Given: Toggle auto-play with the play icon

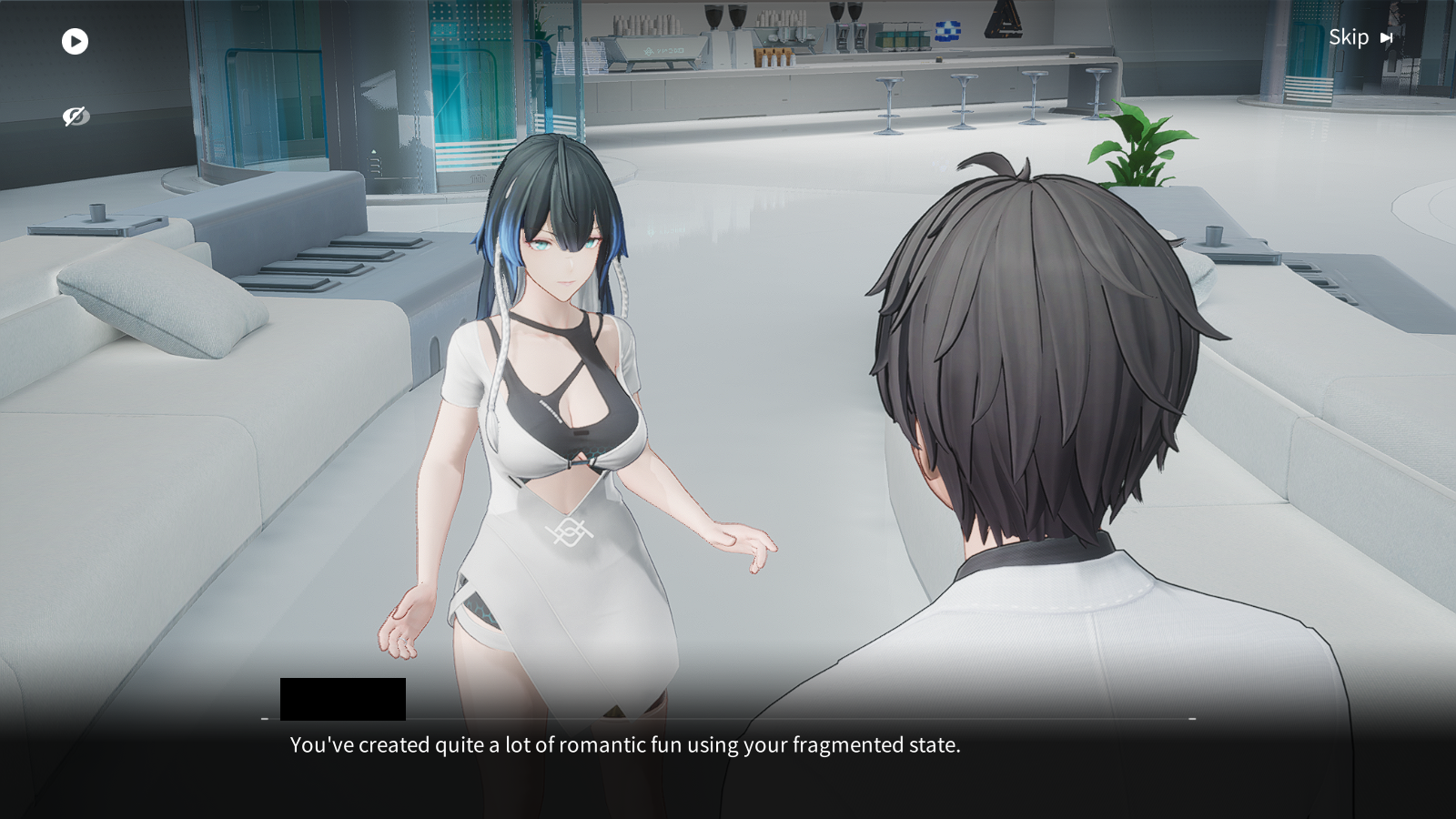Looking at the screenshot, I should coord(75,41).
